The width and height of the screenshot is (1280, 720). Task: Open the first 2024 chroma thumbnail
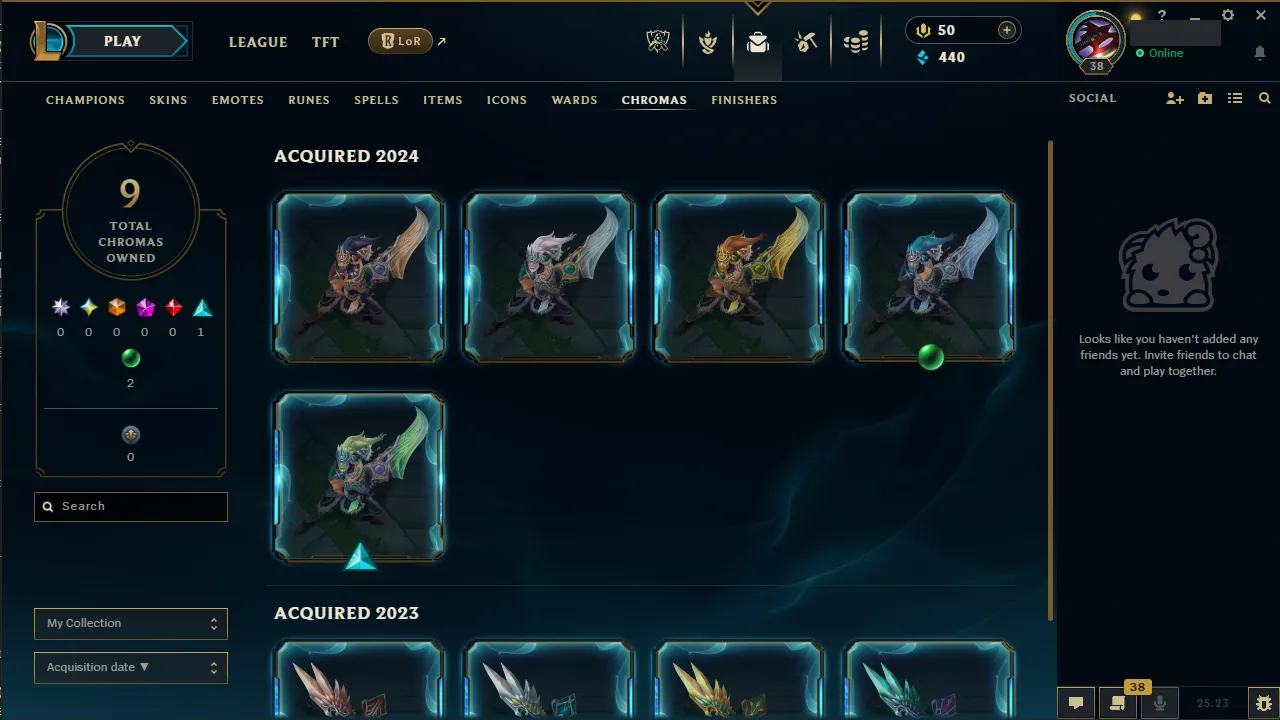click(x=358, y=277)
